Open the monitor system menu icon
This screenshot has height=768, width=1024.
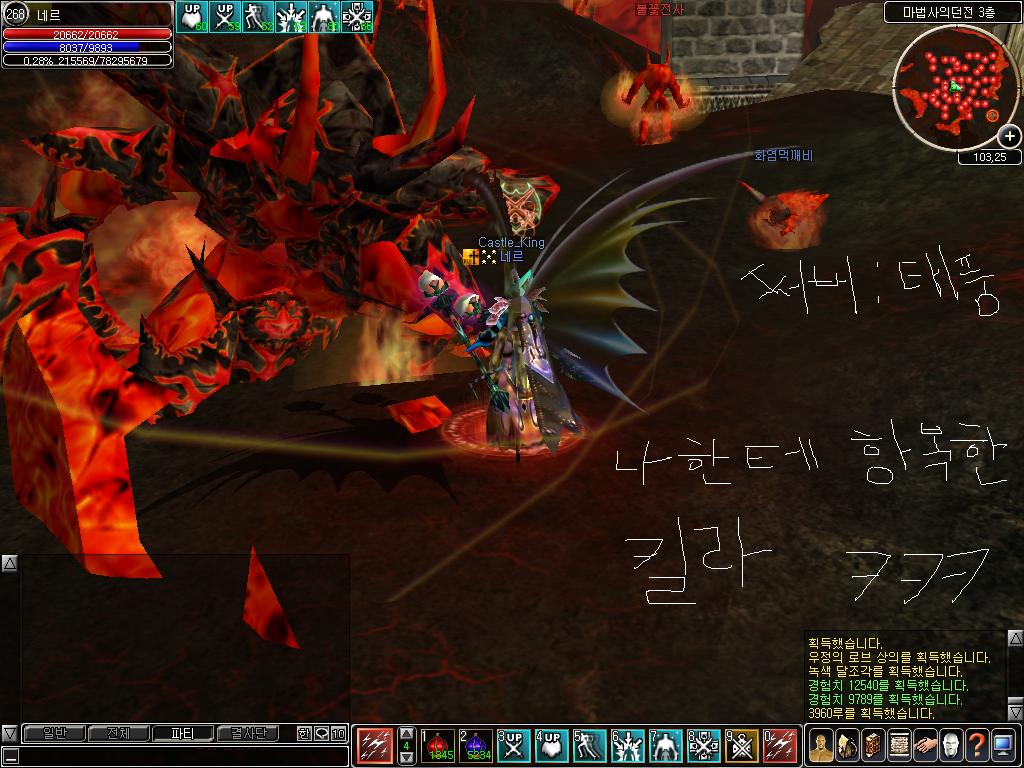click(x=1003, y=744)
